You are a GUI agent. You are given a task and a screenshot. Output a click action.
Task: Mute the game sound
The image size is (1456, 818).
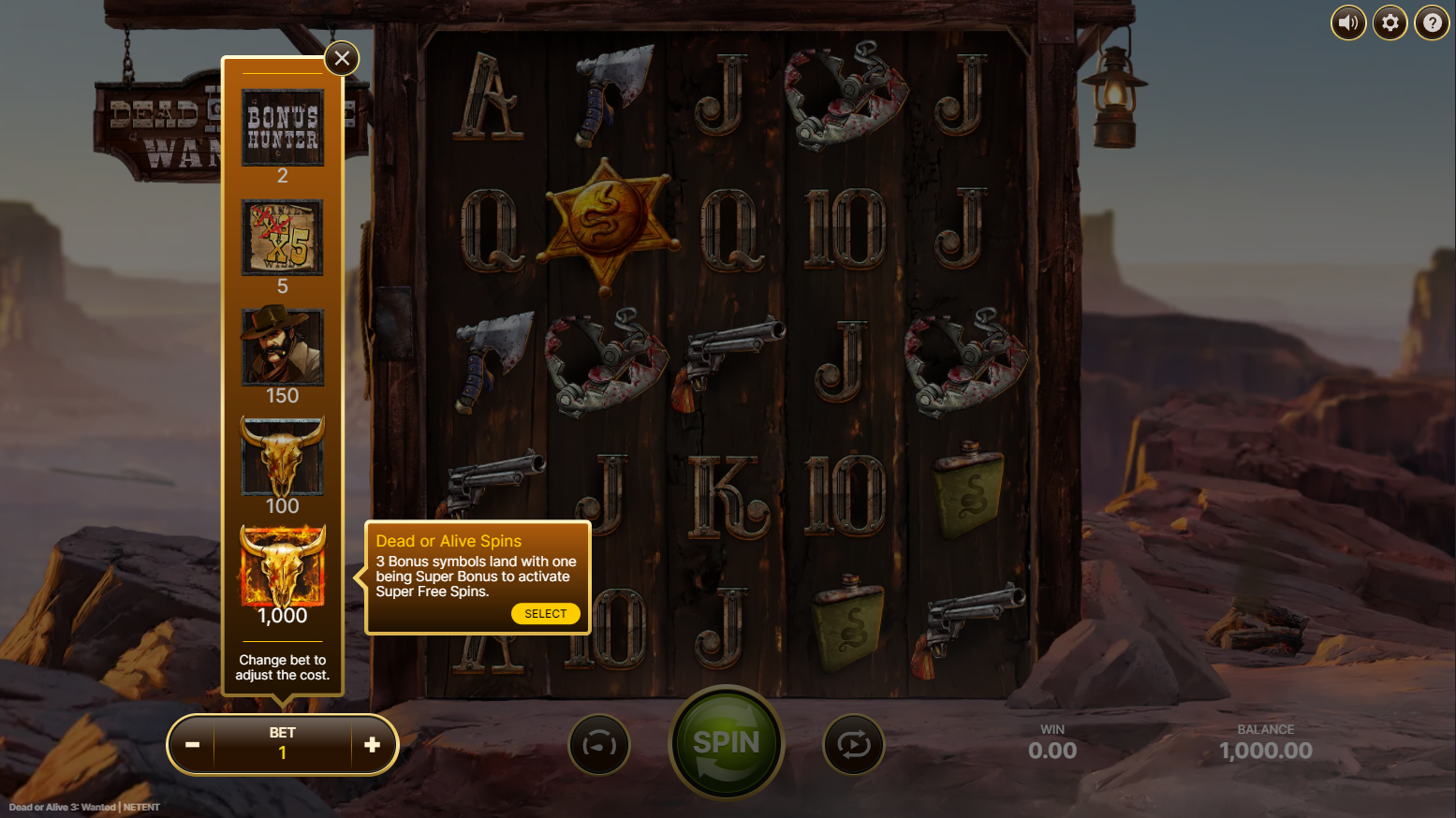point(1348,22)
